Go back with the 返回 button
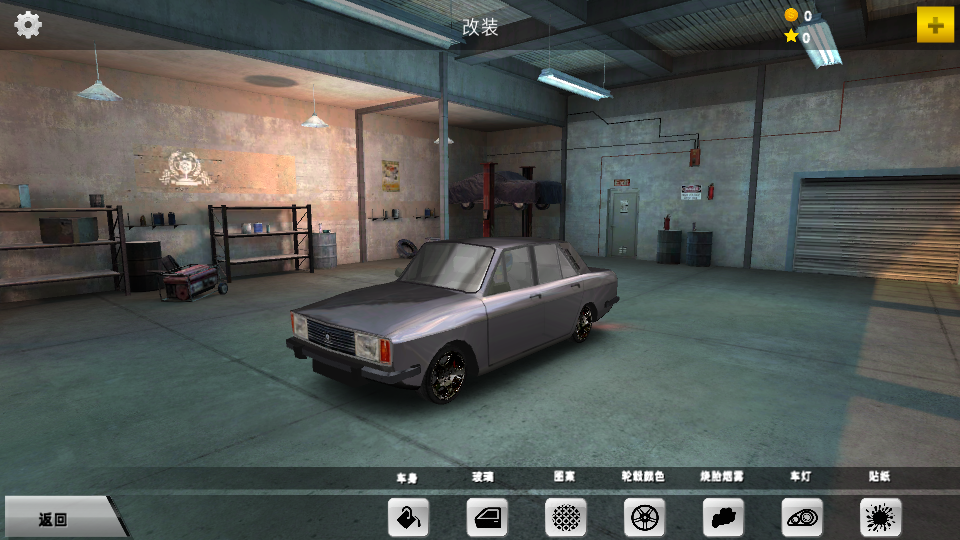The height and width of the screenshot is (540, 960). [58, 518]
